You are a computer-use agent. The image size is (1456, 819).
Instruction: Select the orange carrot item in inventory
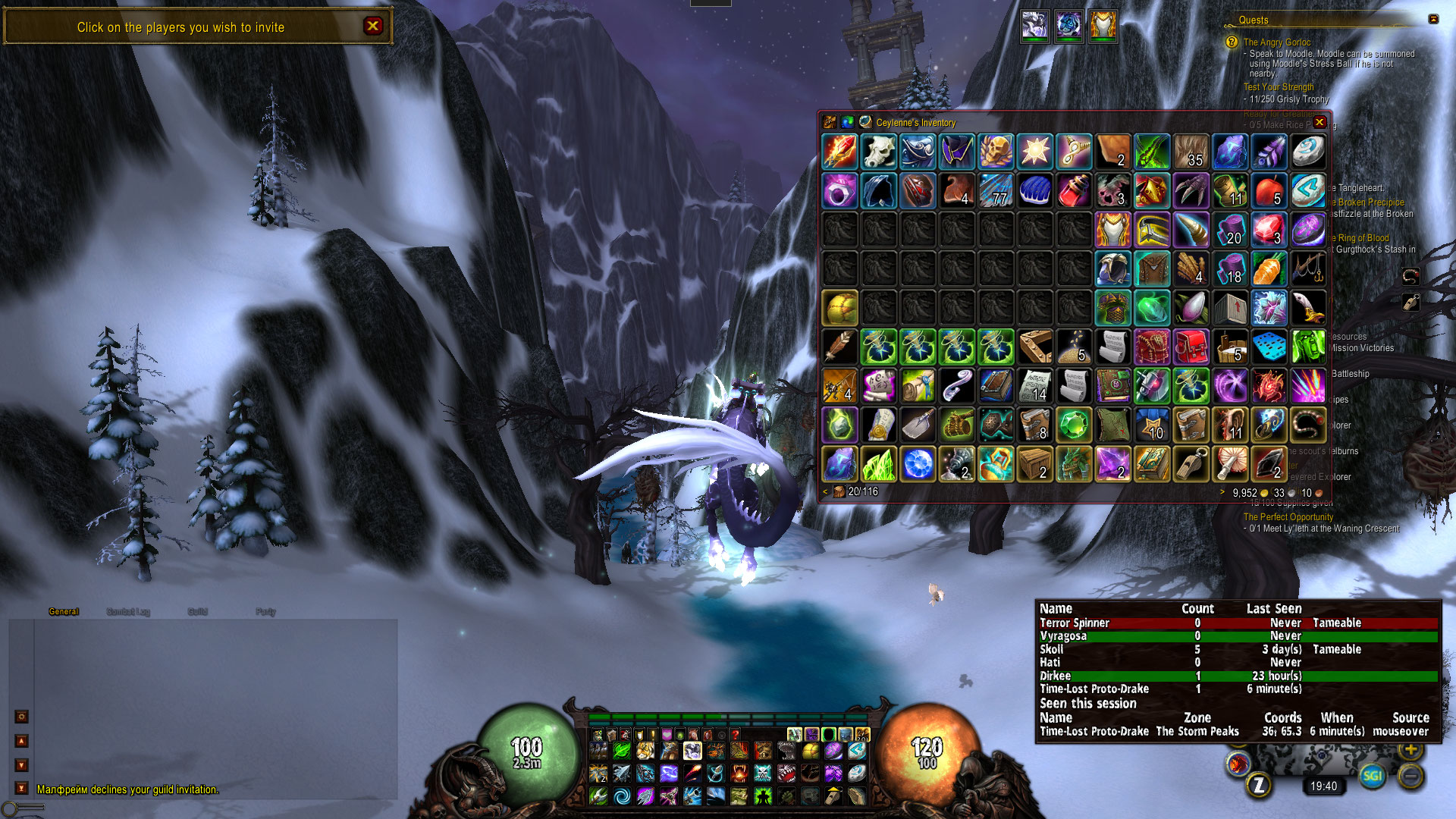1269,268
